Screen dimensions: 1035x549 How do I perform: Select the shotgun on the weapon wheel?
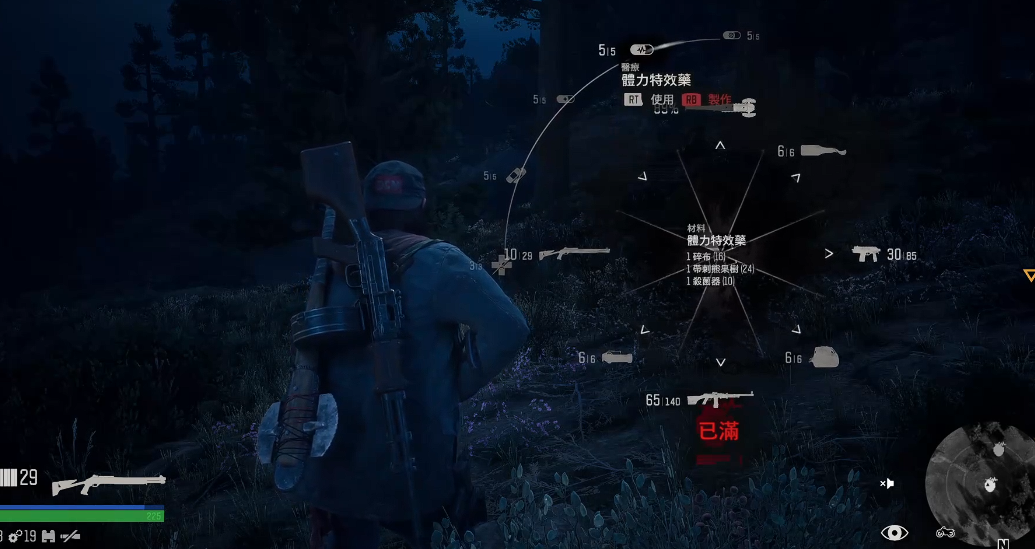pos(574,254)
